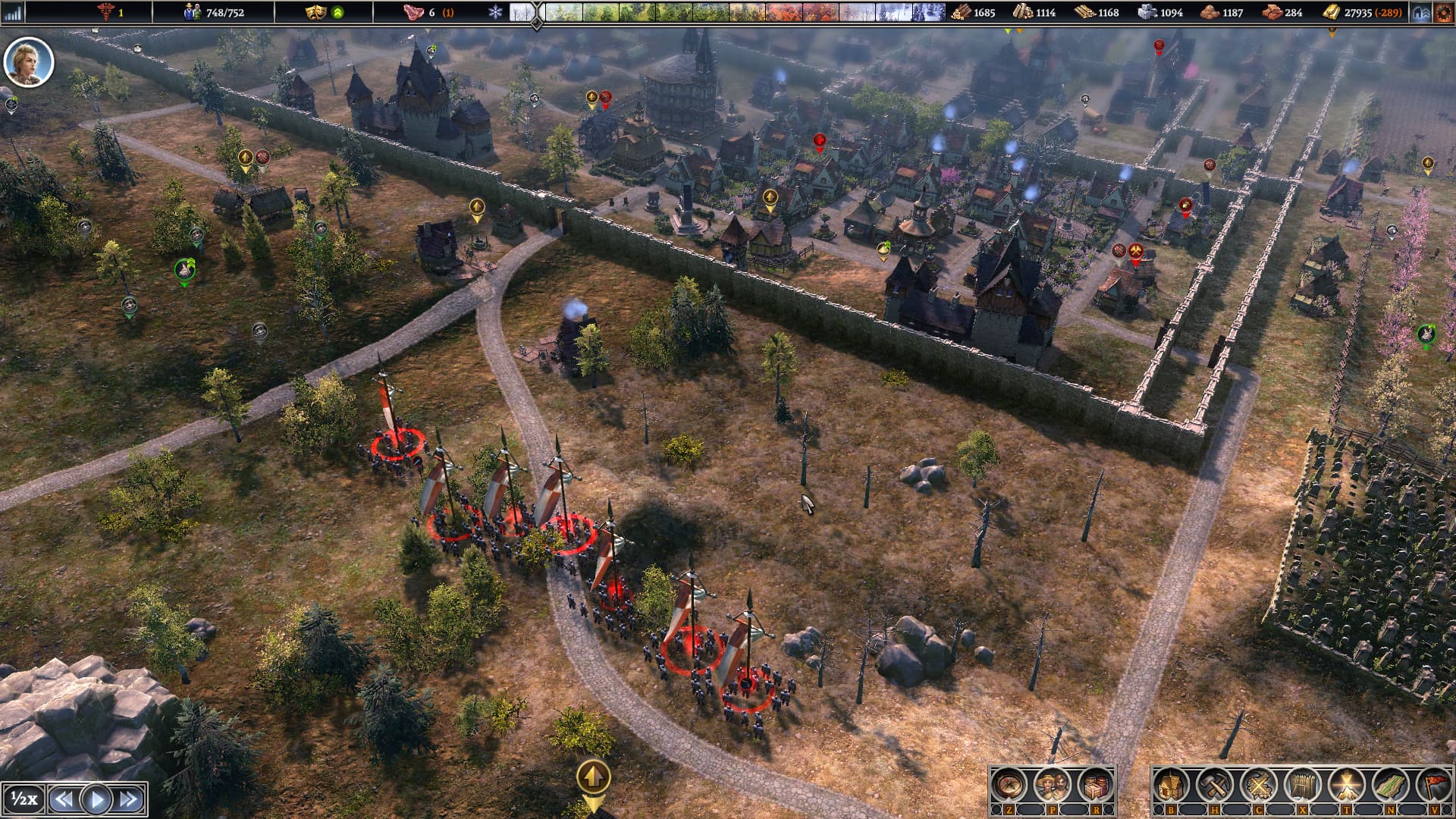Click the theater masks happiness icon
1456x819 pixels.
314,12
